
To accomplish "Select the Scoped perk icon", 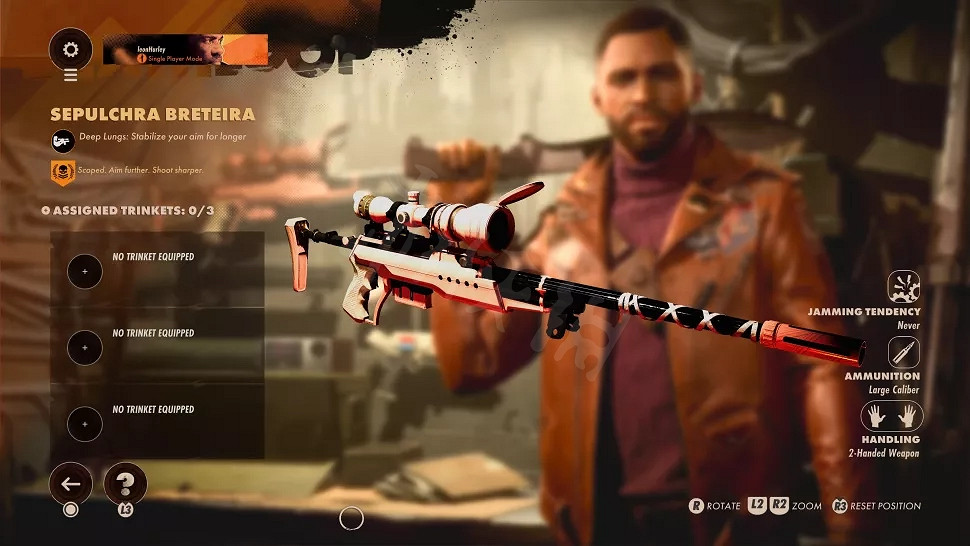I will tap(62, 172).
